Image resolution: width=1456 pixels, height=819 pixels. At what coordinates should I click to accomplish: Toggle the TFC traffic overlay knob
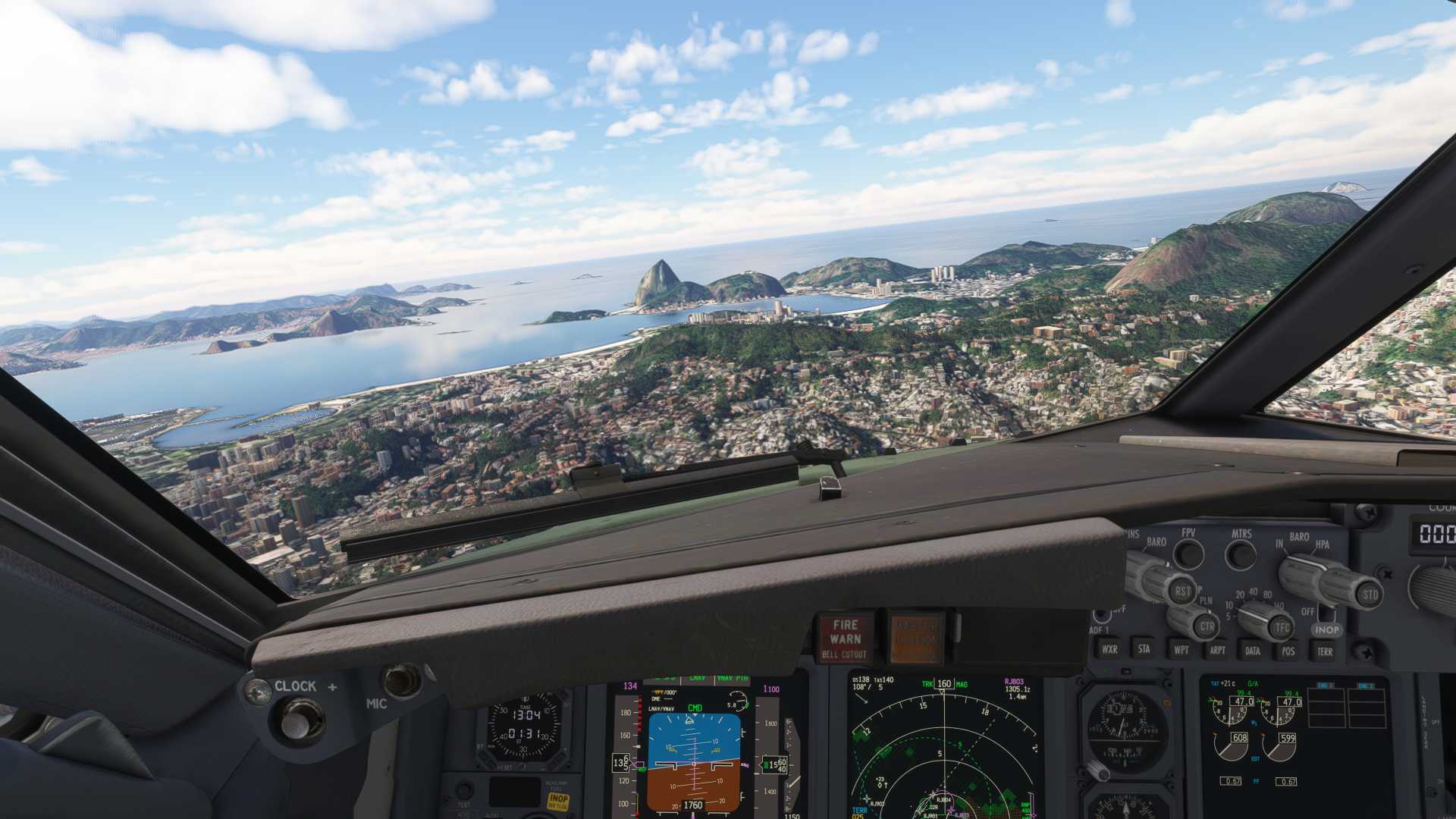(x=1281, y=627)
